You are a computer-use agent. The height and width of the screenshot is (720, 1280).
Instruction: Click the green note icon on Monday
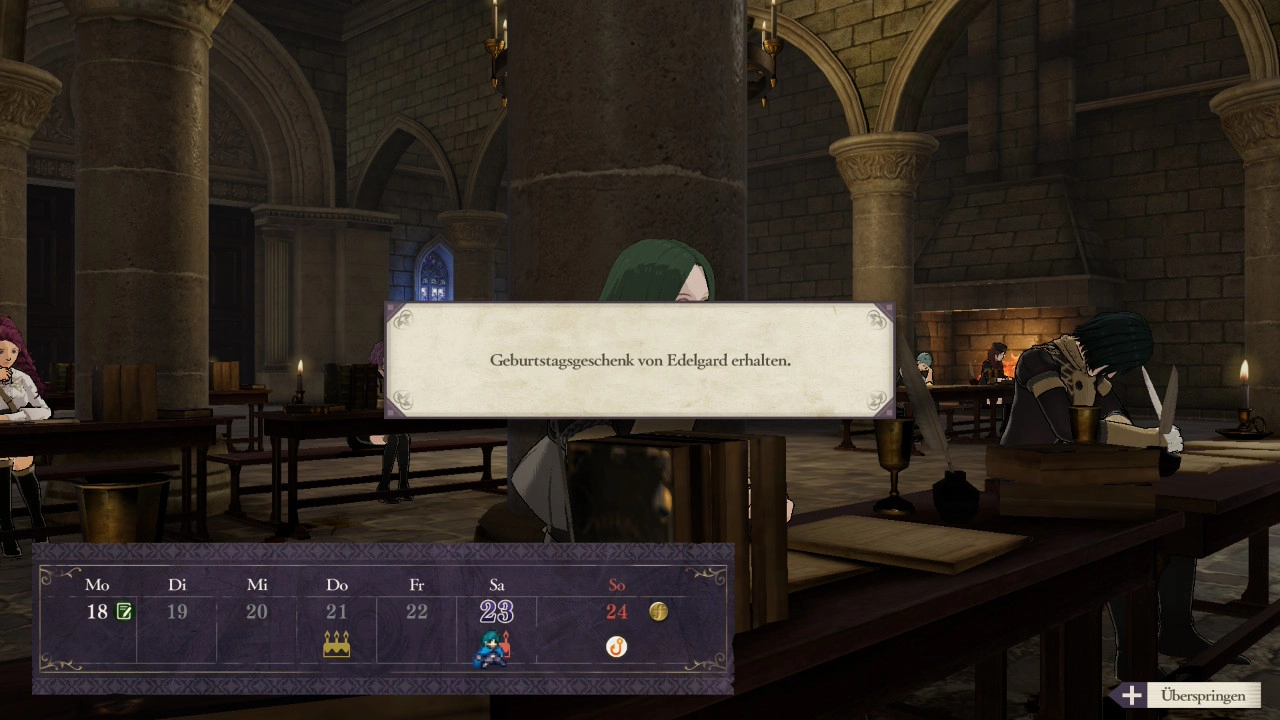[124, 611]
